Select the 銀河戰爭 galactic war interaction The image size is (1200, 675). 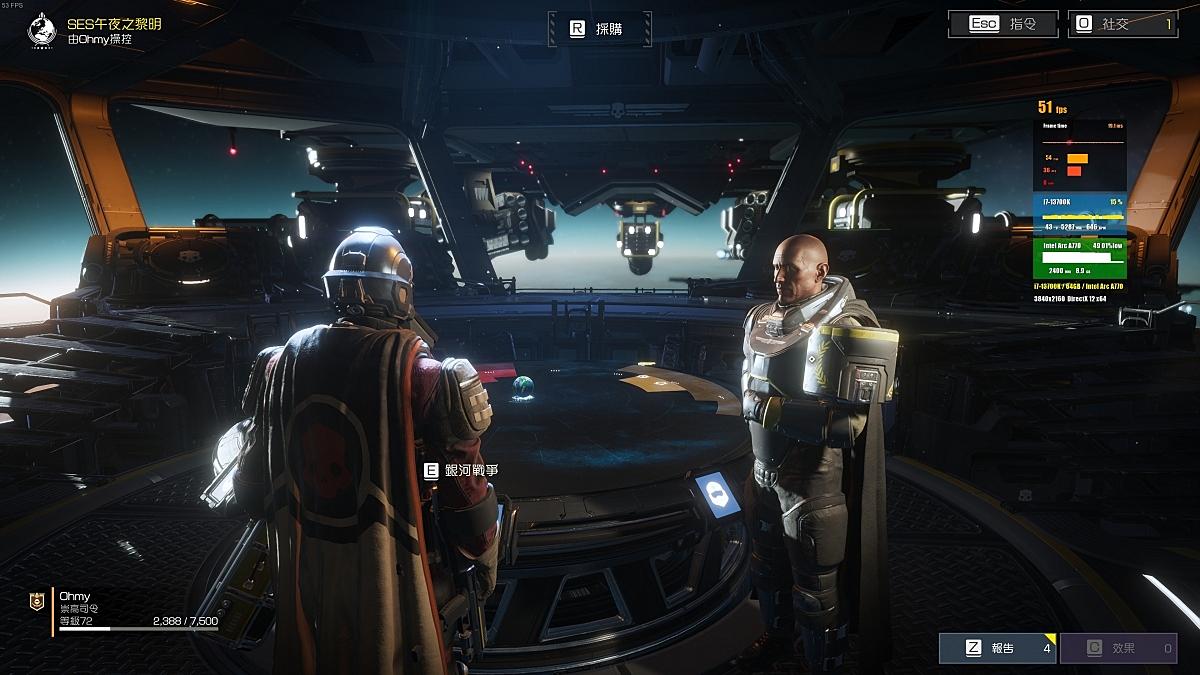461,470
